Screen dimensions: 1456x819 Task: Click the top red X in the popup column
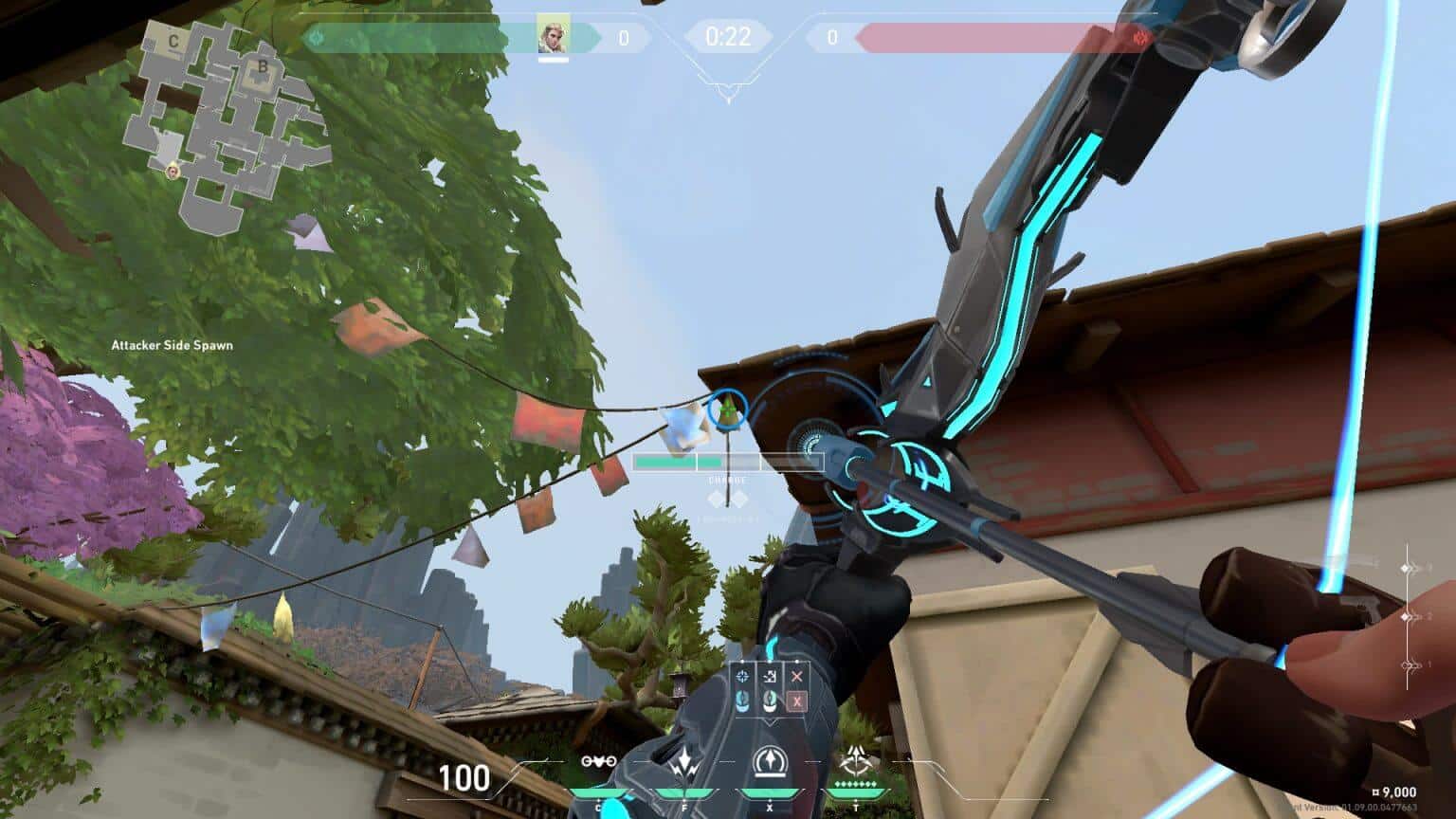pos(797,676)
